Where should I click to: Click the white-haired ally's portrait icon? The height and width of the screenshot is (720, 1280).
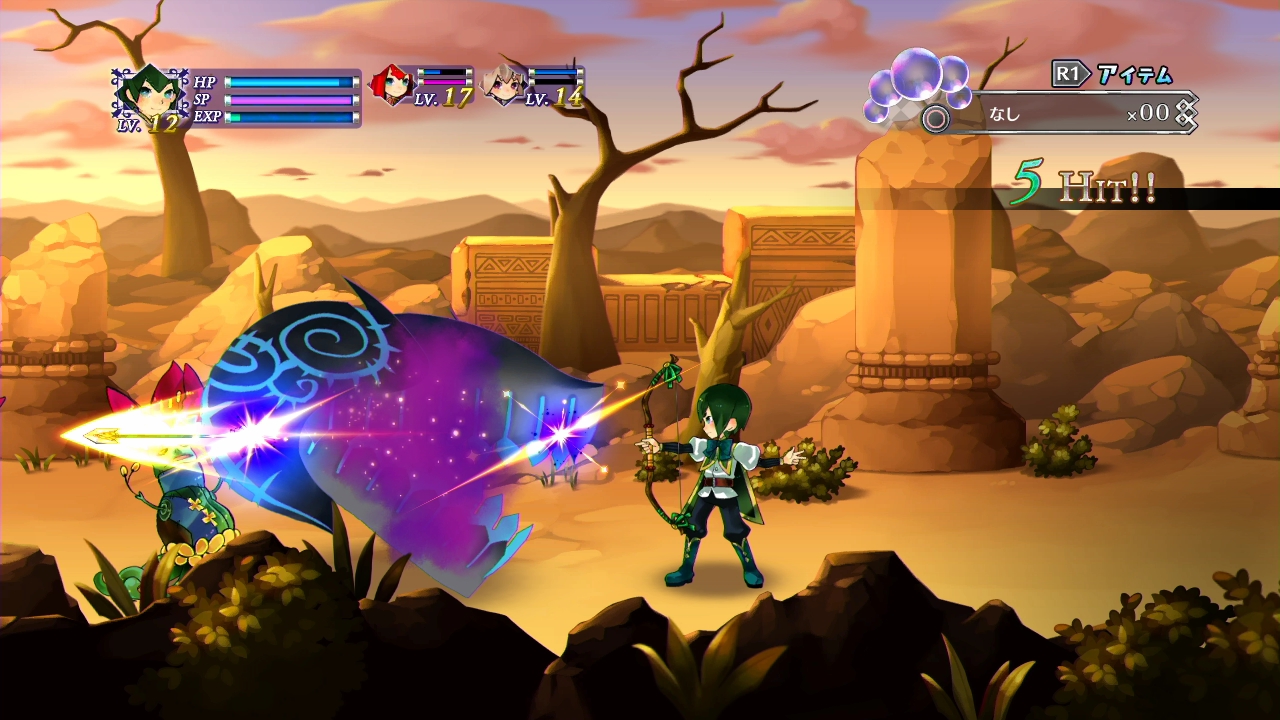click(504, 84)
